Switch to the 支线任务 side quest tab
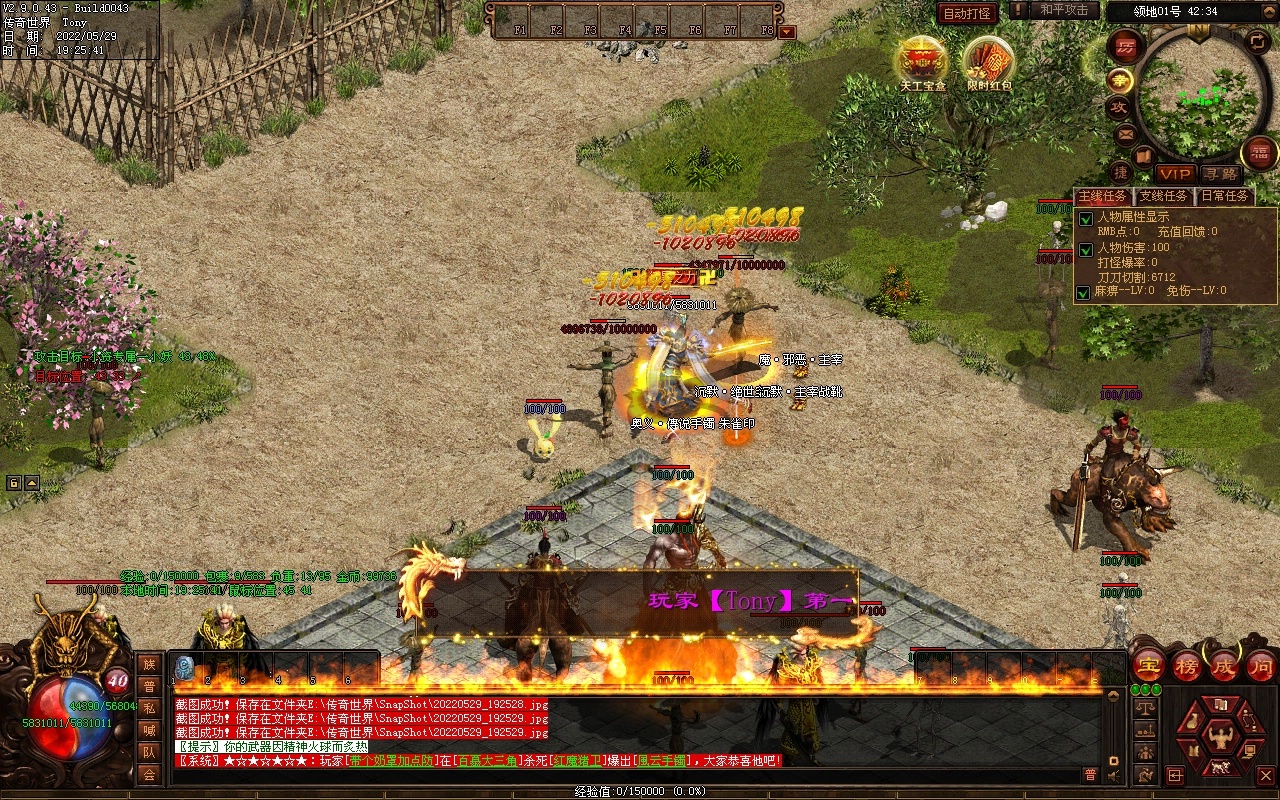This screenshot has width=1280, height=800. click(1163, 196)
